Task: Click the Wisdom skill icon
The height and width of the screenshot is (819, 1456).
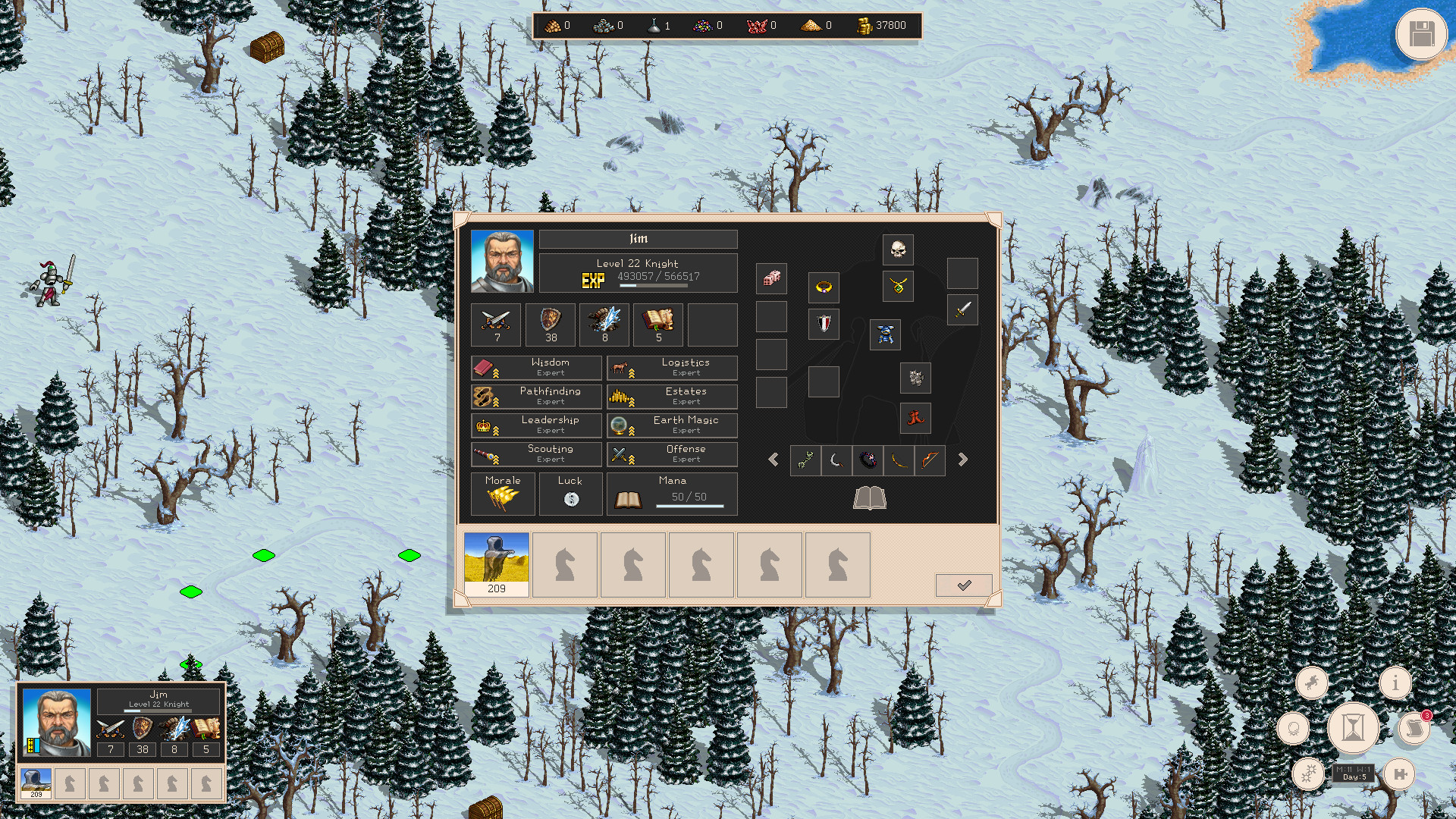Action: [485, 367]
